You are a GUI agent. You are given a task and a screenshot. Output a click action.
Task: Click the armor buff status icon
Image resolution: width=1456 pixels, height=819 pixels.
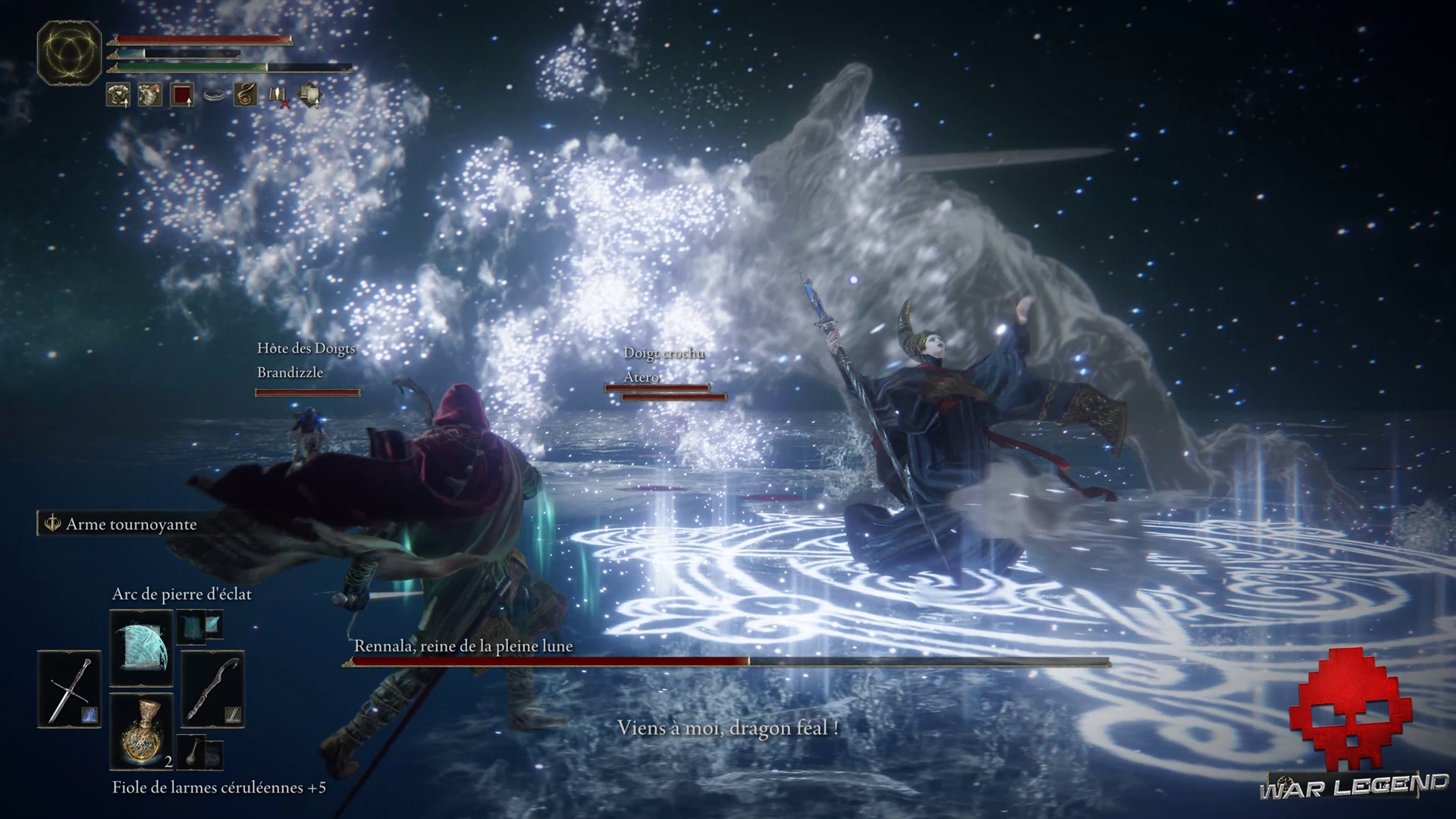click(118, 95)
